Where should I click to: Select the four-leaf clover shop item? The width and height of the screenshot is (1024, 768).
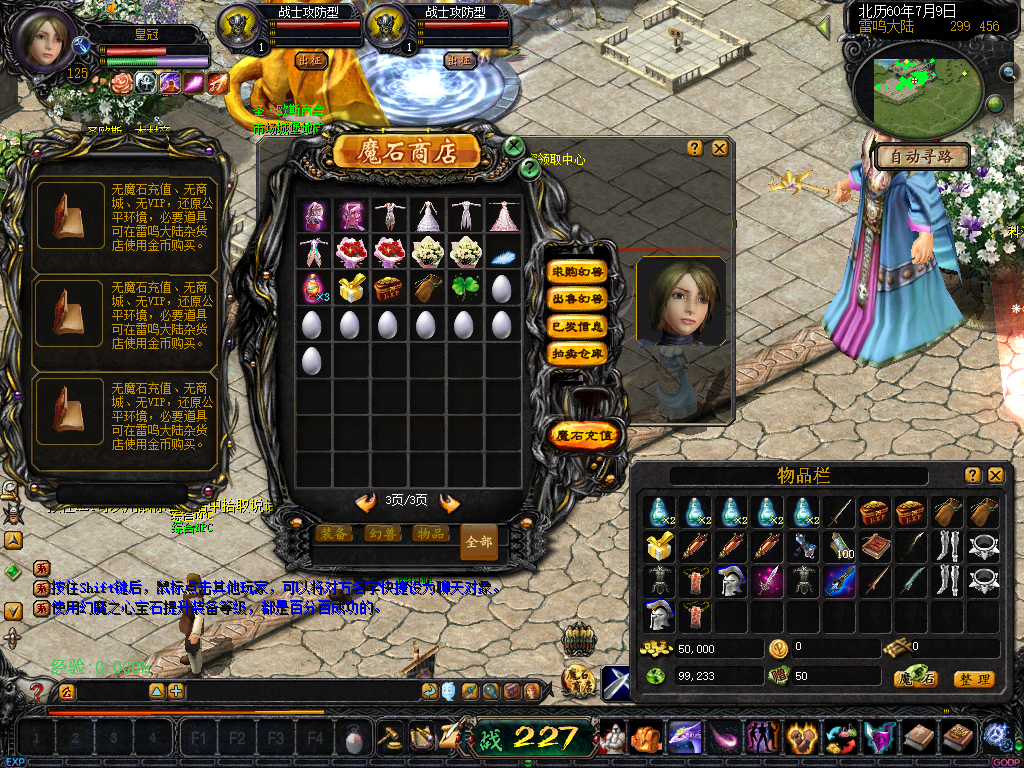click(465, 289)
